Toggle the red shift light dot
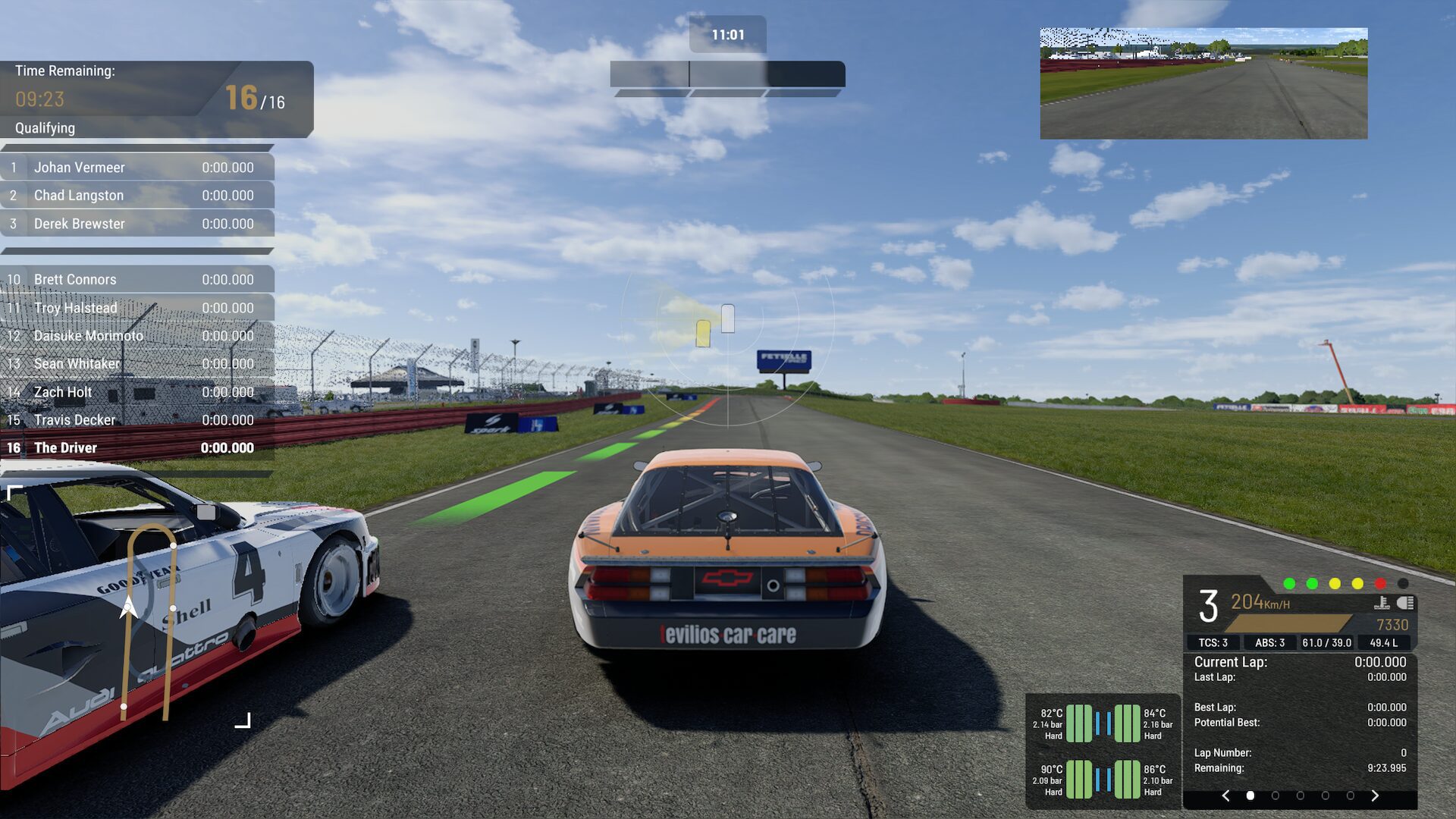Screen dimensions: 1456x819 pyautogui.click(x=1379, y=583)
